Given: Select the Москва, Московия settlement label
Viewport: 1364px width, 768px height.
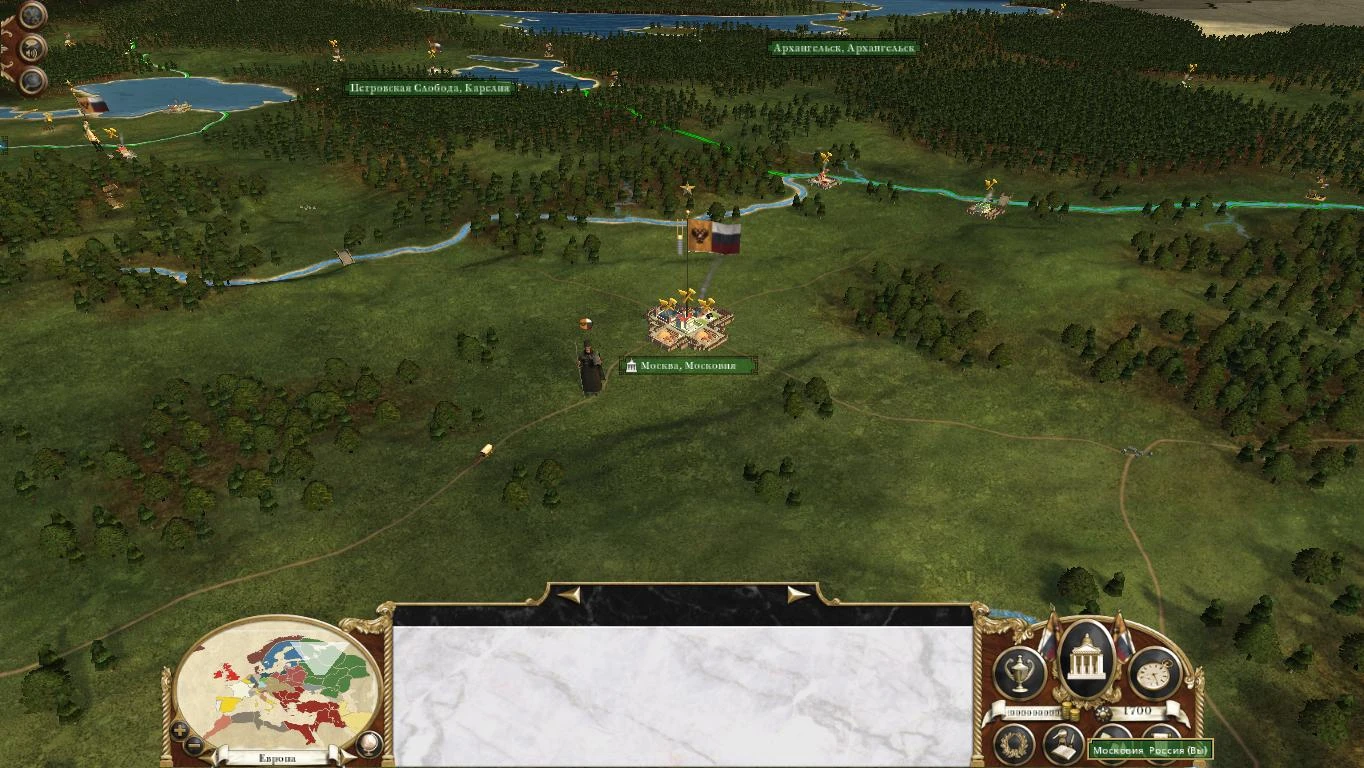Looking at the screenshot, I should click(x=689, y=363).
